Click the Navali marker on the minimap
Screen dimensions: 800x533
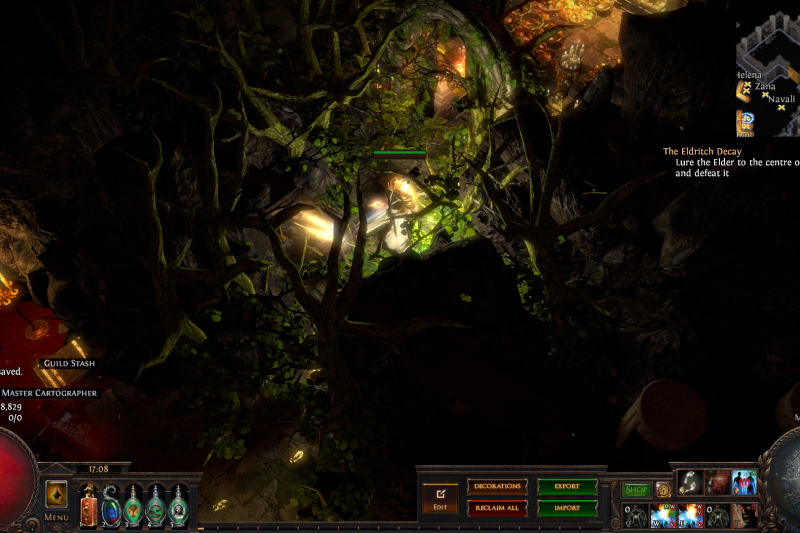782,99
